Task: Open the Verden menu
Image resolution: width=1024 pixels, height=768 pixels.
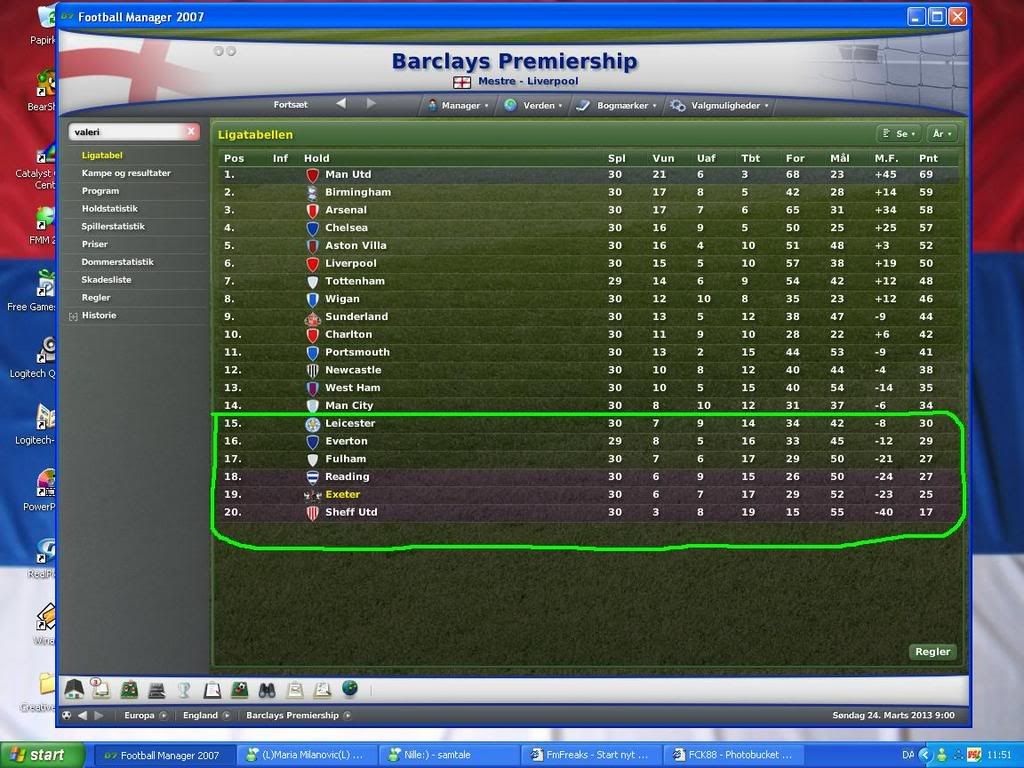Action: (536, 105)
